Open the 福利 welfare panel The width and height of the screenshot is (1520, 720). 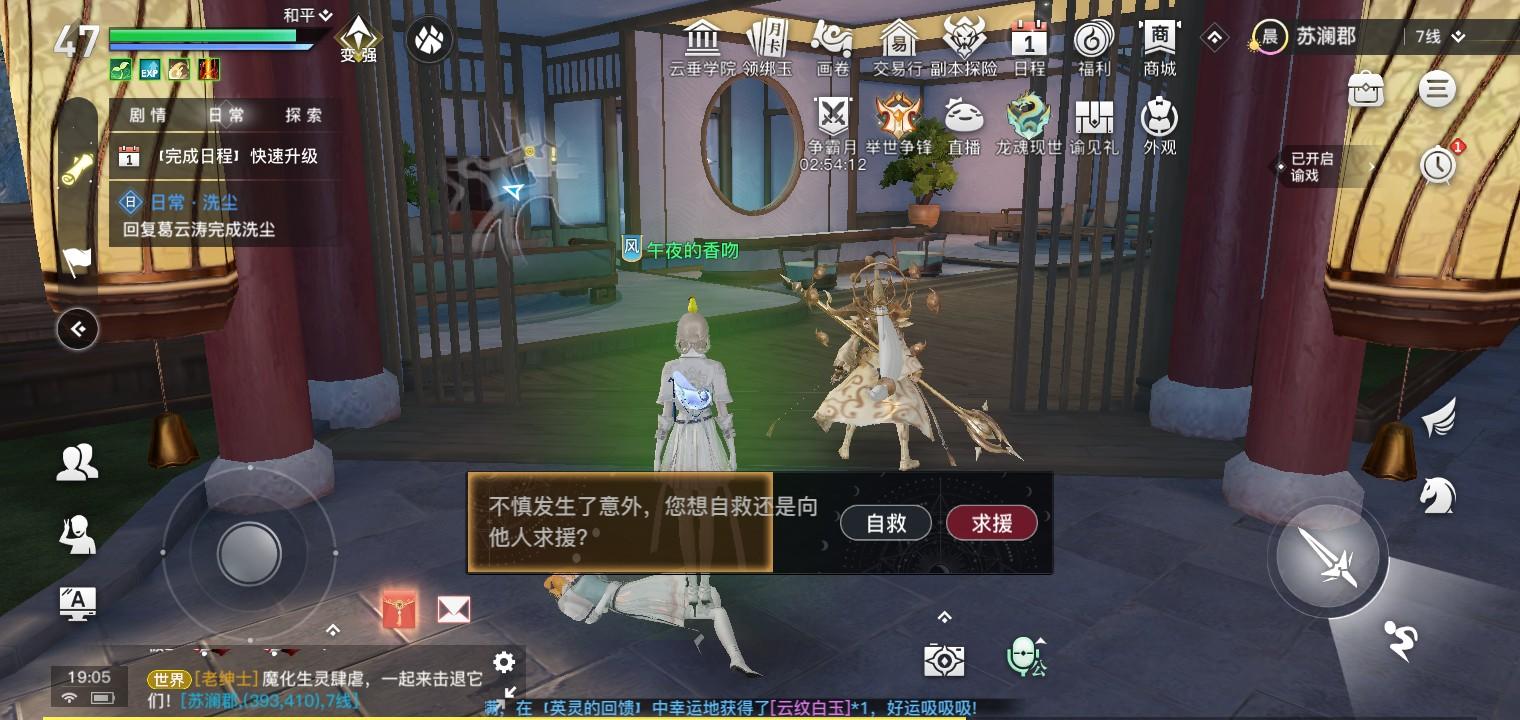pos(1092,45)
